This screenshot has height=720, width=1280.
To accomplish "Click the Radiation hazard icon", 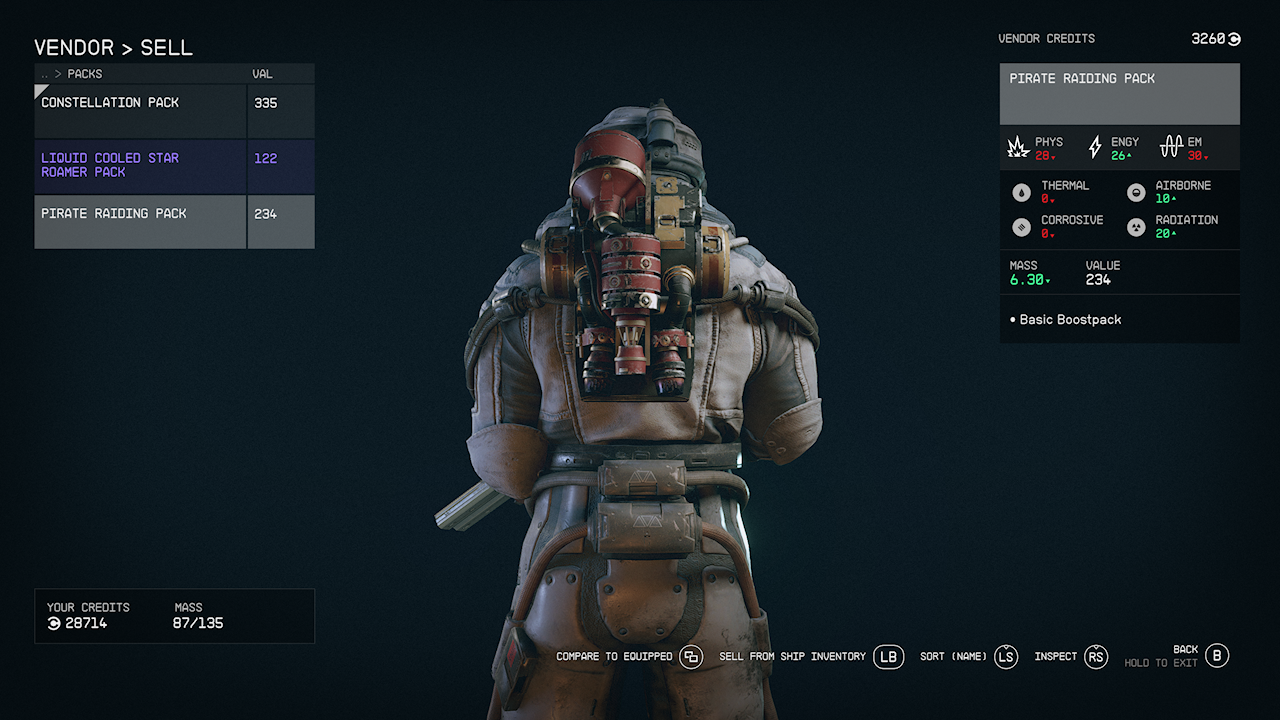I will tap(1135, 226).
